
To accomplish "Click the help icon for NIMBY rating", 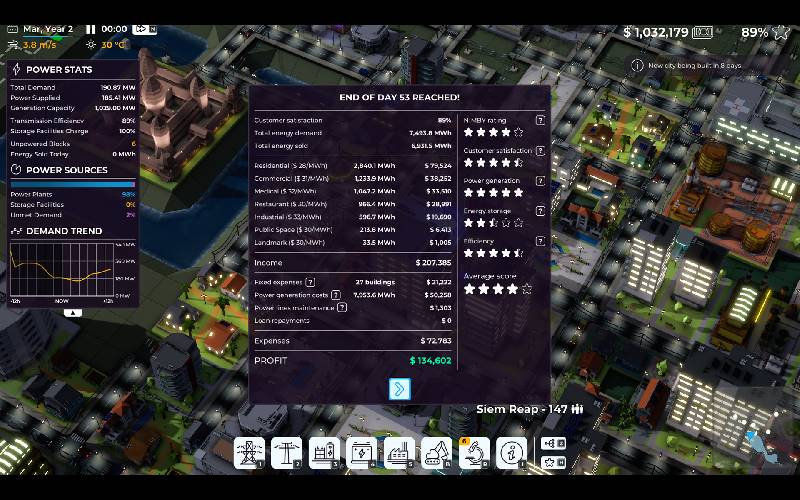I will pos(541,120).
